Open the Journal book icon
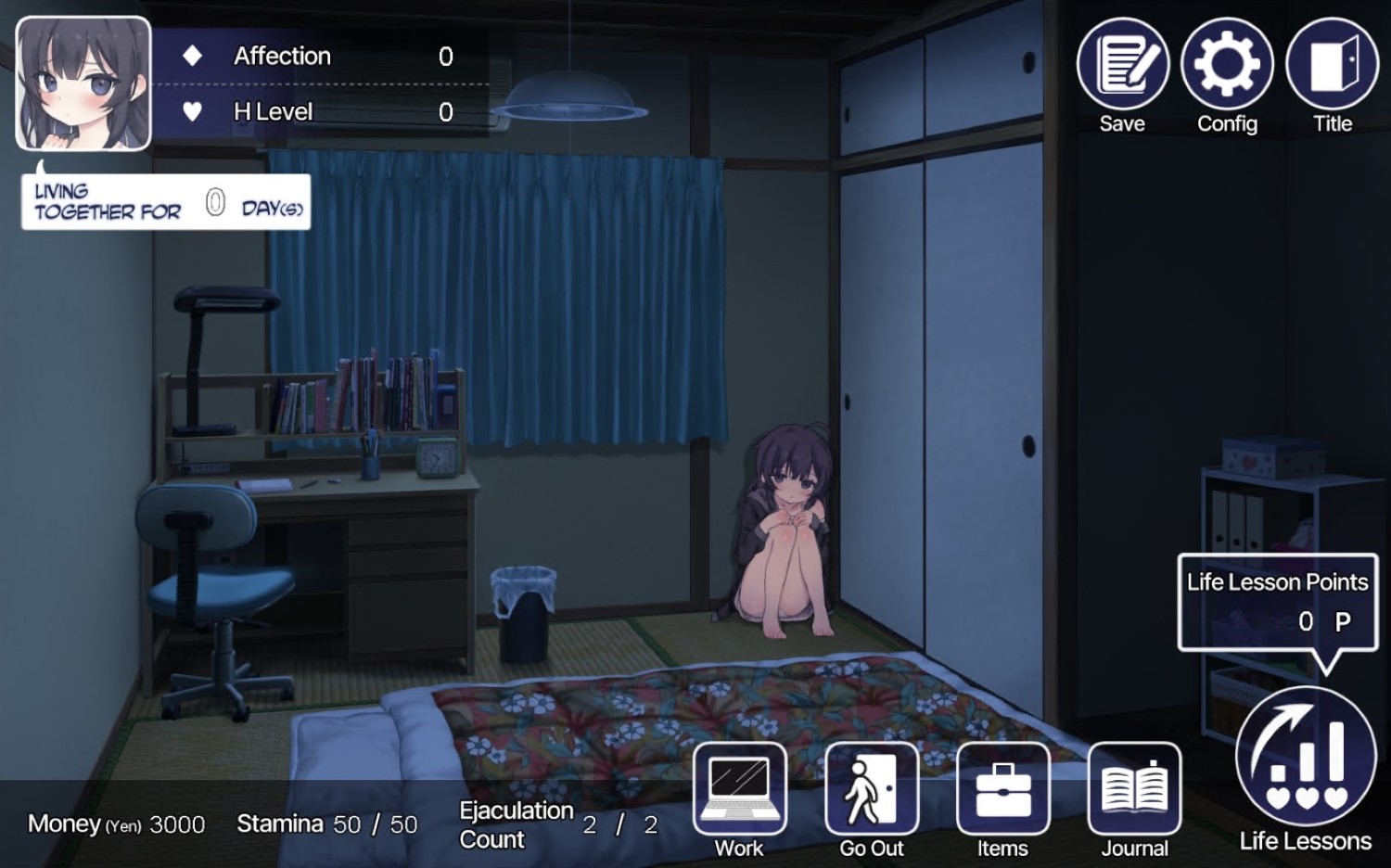1391x868 pixels. [1134, 792]
